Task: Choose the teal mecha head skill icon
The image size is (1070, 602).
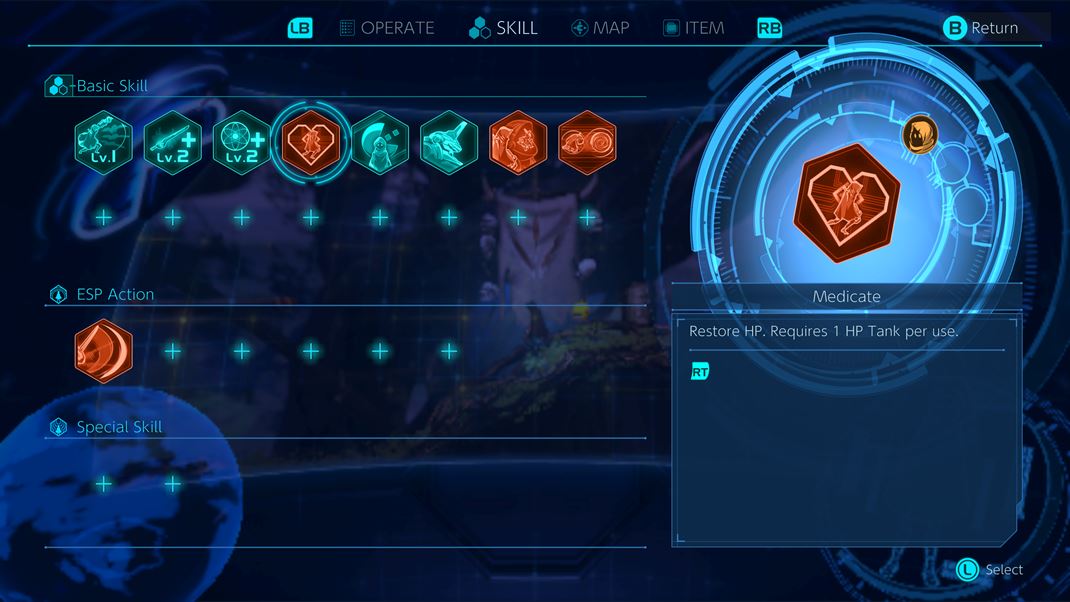Action: (449, 143)
